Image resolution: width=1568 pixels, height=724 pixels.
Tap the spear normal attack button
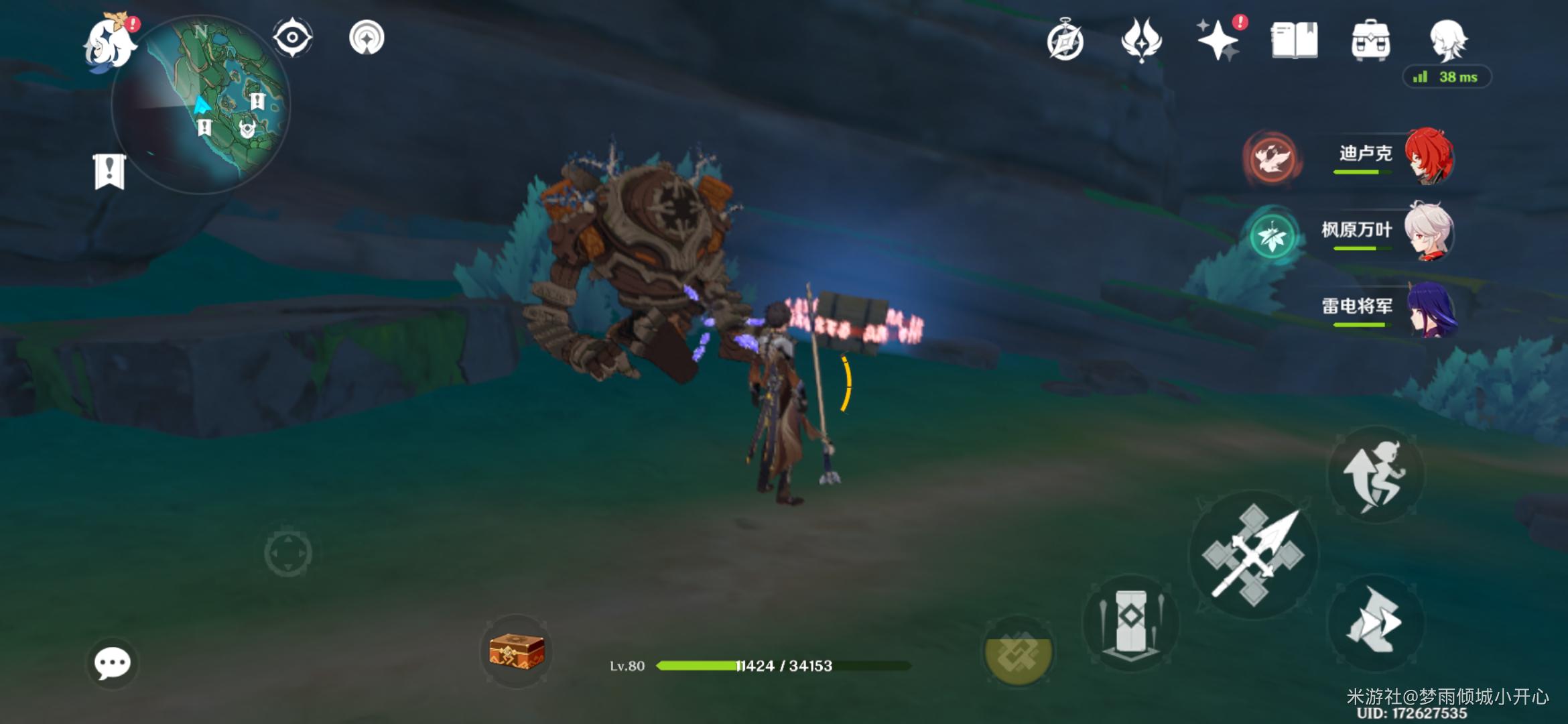[x=1253, y=555]
